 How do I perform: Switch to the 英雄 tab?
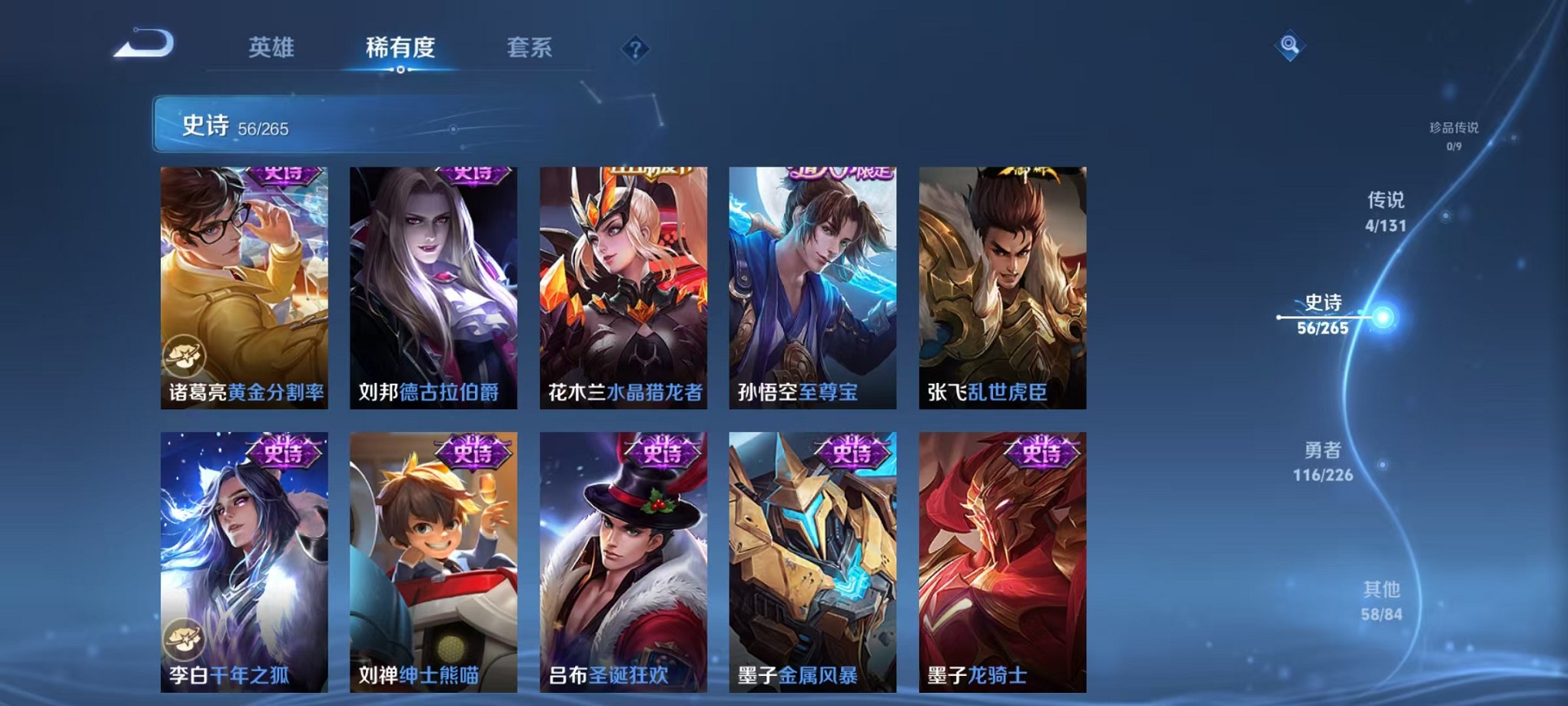270,48
